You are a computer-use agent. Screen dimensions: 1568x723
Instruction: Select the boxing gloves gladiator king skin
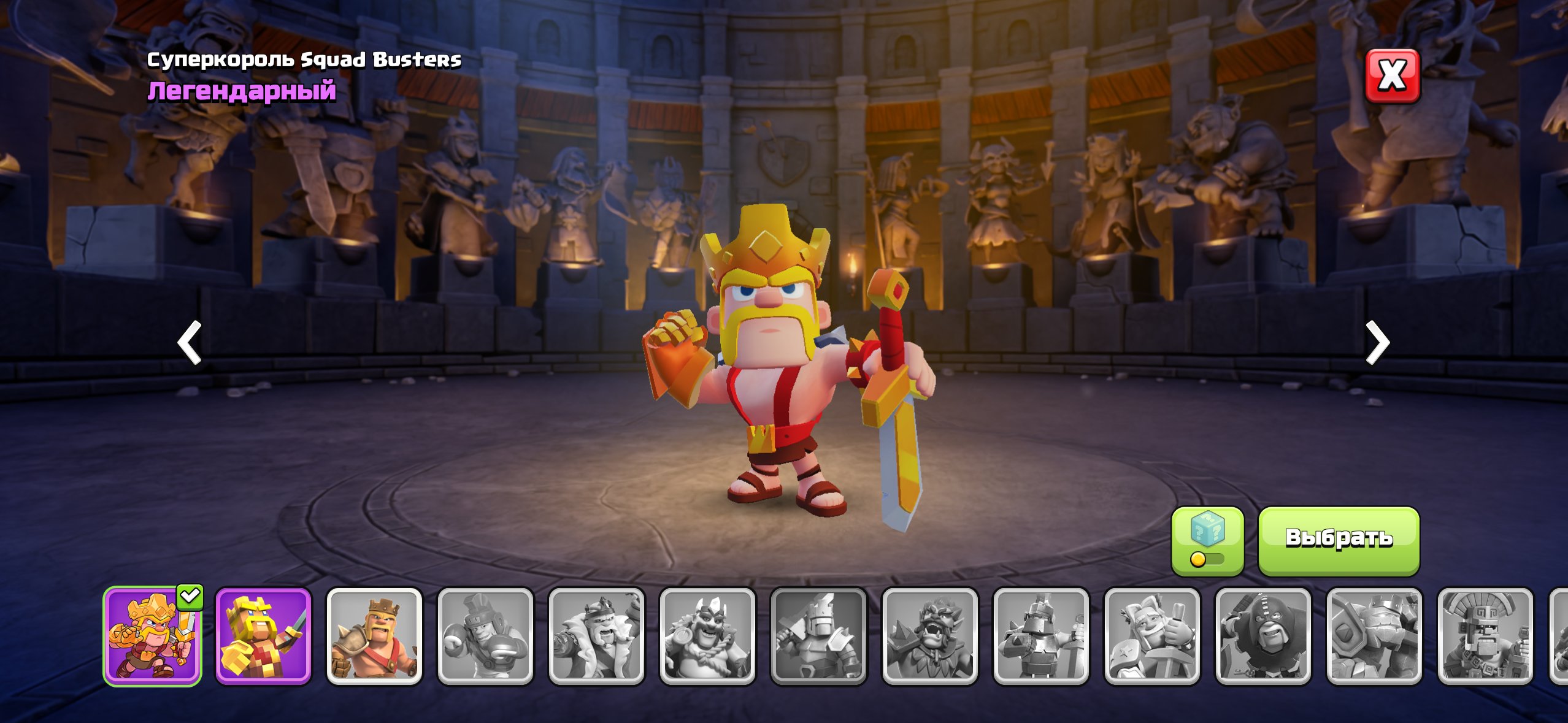point(485,636)
